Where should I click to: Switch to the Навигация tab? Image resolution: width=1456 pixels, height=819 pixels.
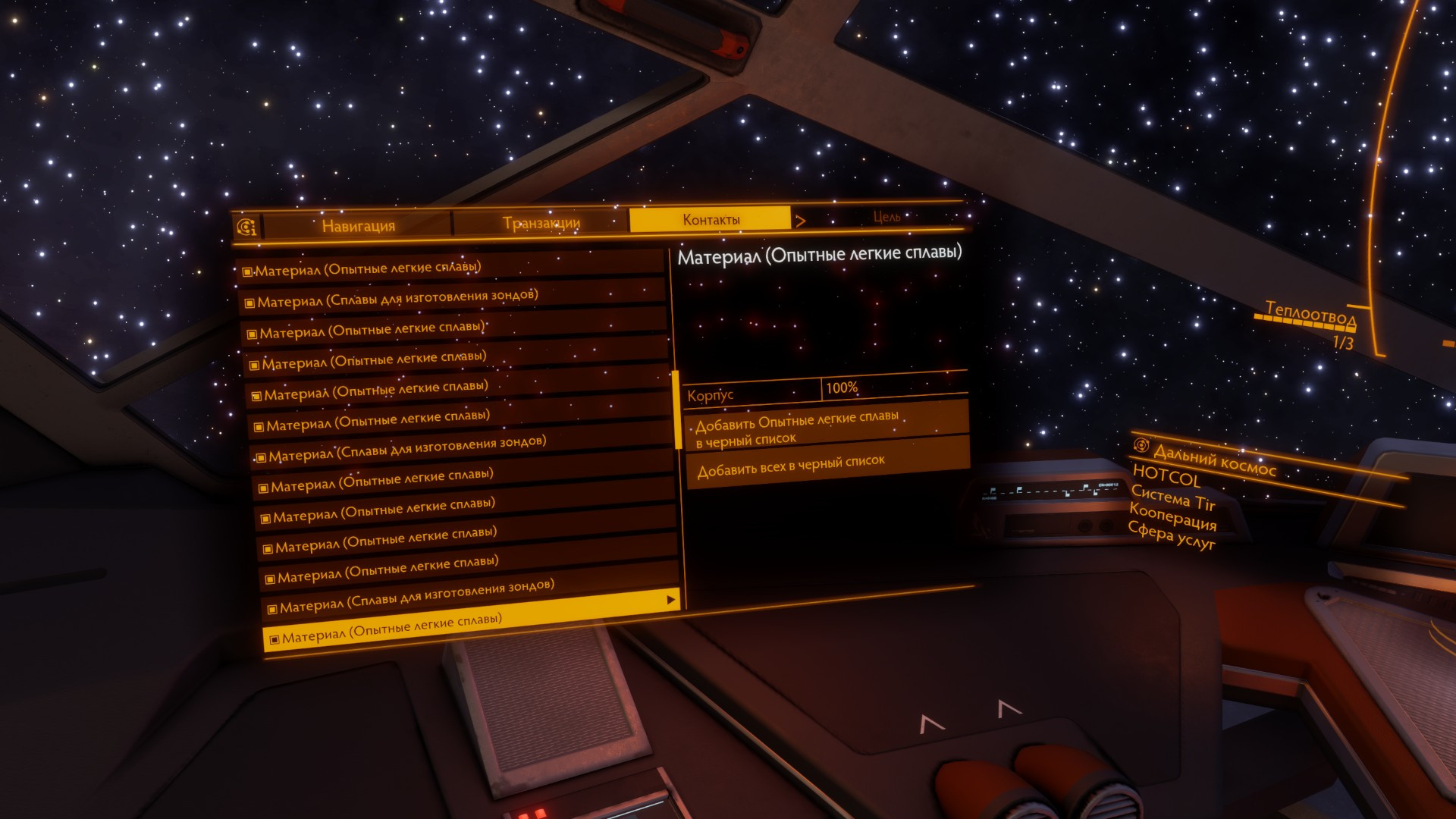point(358,225)
